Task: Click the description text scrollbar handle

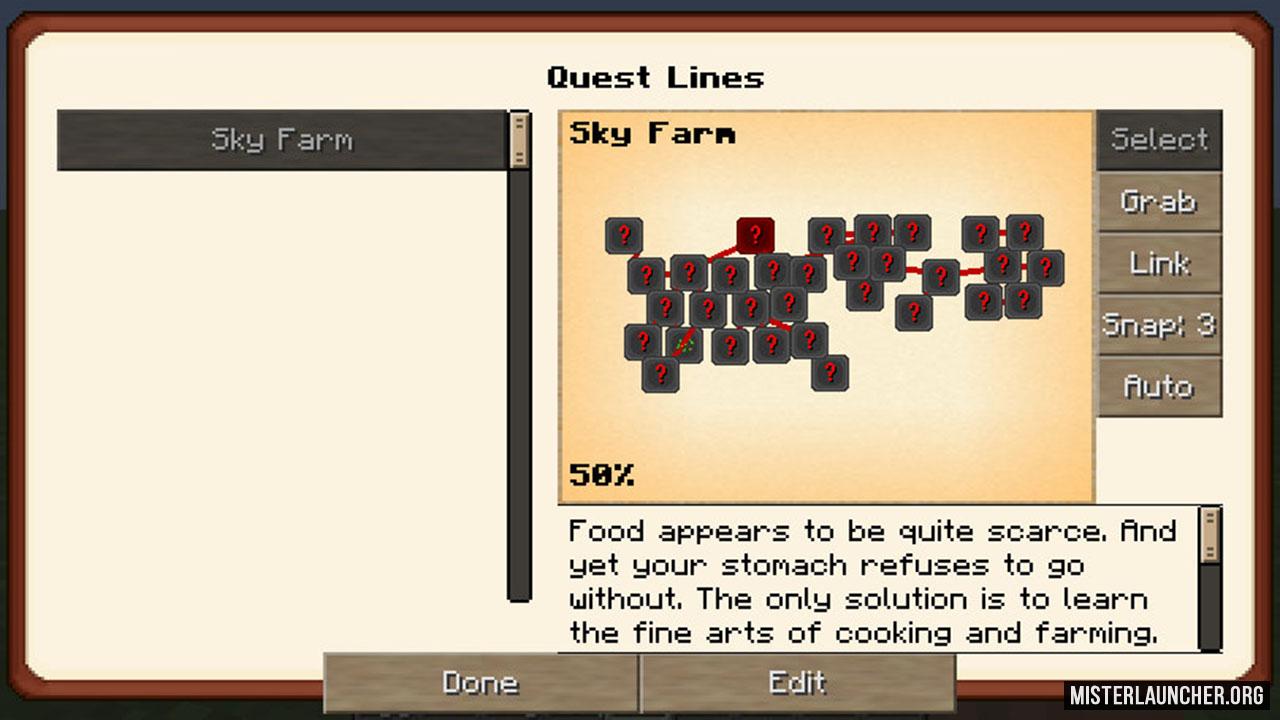Action: (1210, 535)
